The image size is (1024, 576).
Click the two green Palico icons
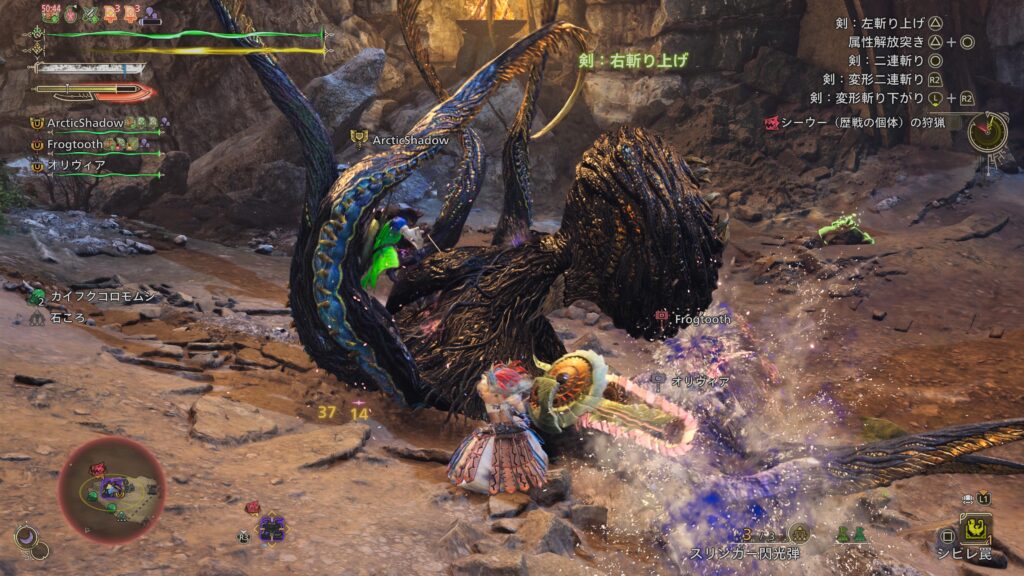pyautogui.click(x=851, y=535)
